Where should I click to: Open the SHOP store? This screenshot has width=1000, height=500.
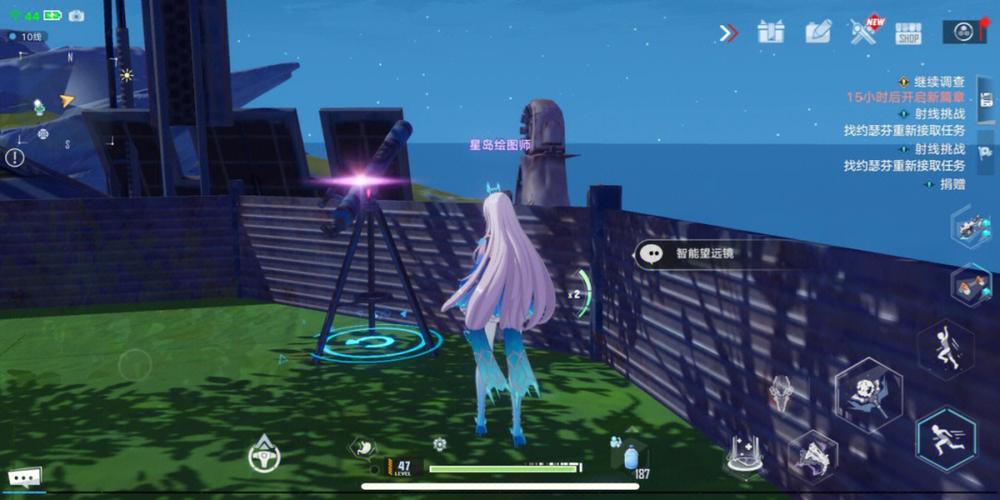[908, 33]
